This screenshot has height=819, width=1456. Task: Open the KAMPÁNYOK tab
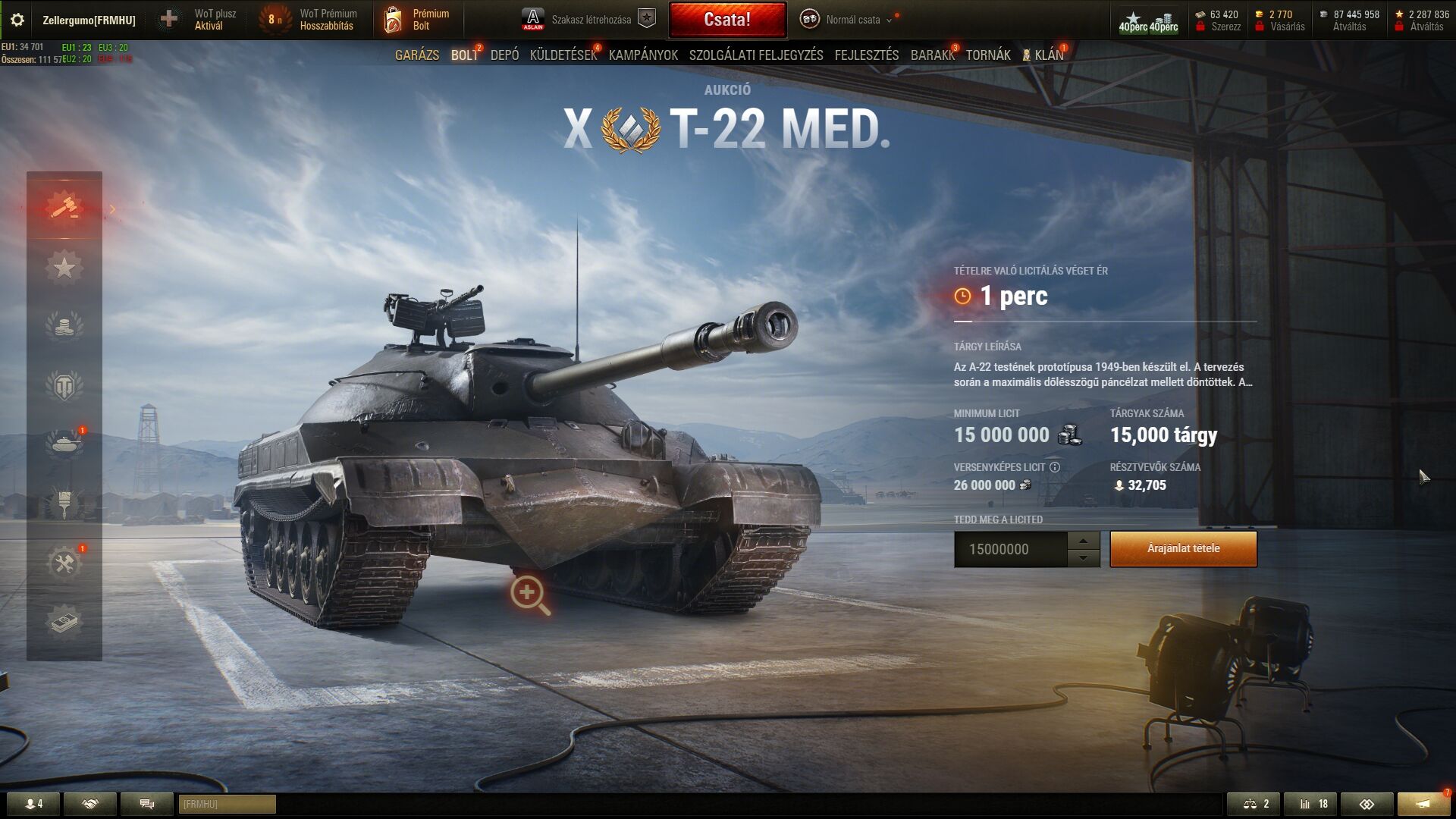[643, 55]
